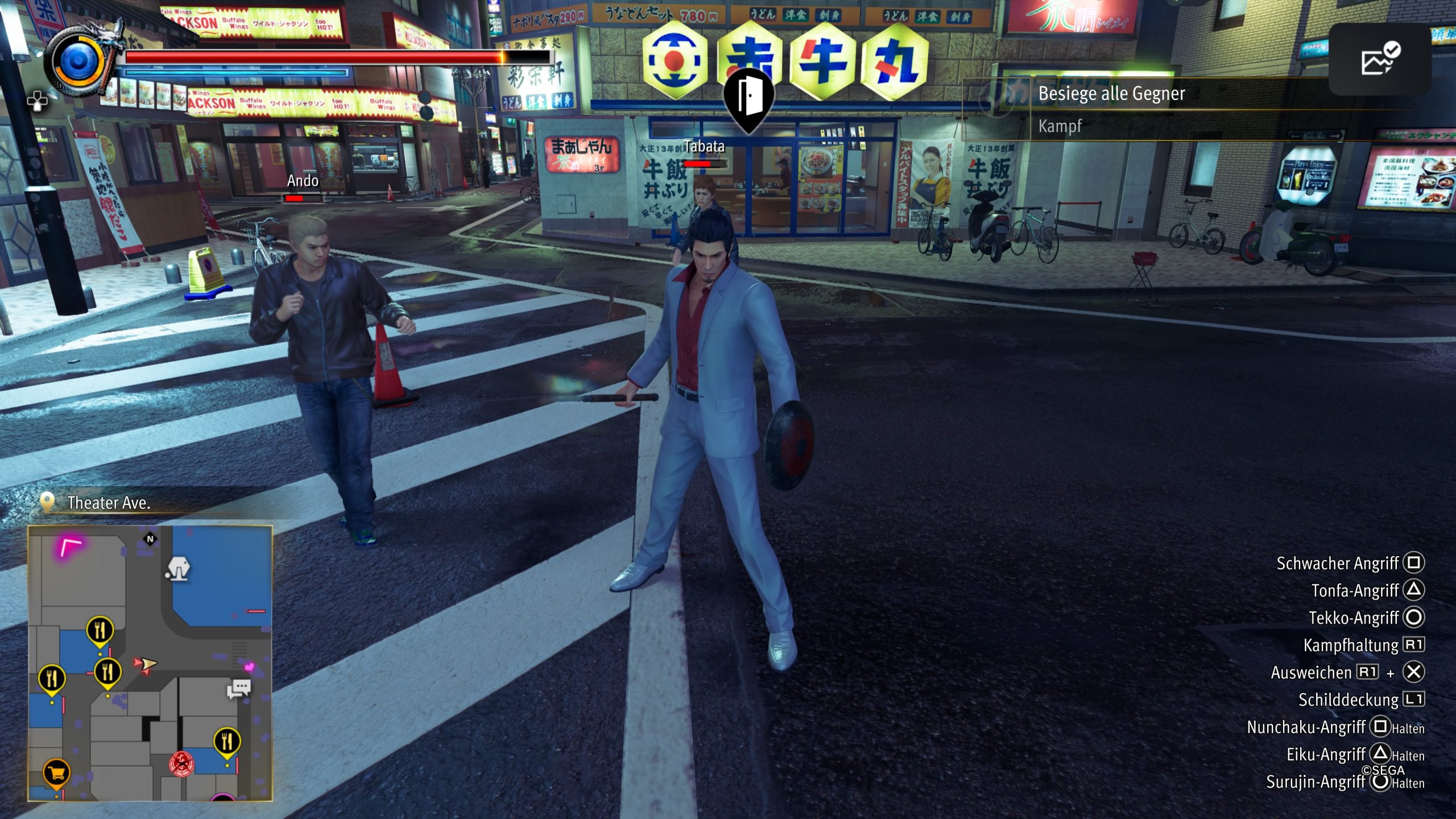The height and width of the screenshot is (819, 1456).
Task: Click the Theater Ave. location label
Action: [x=109, y=503]
